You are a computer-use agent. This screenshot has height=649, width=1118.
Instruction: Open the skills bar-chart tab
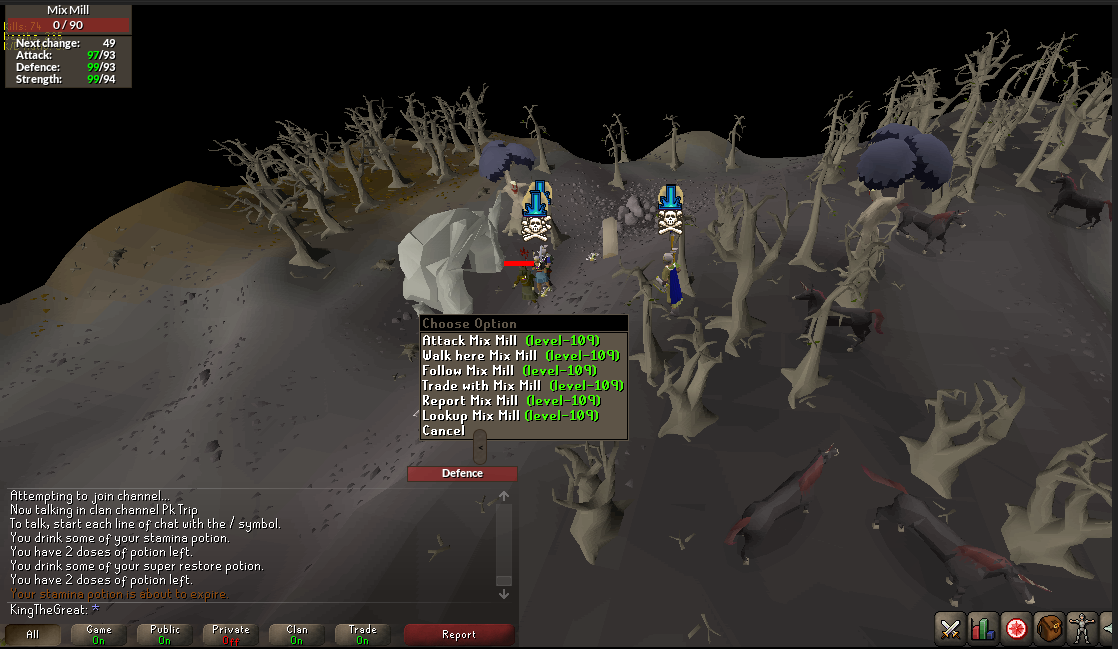click(x=982, y=629)
